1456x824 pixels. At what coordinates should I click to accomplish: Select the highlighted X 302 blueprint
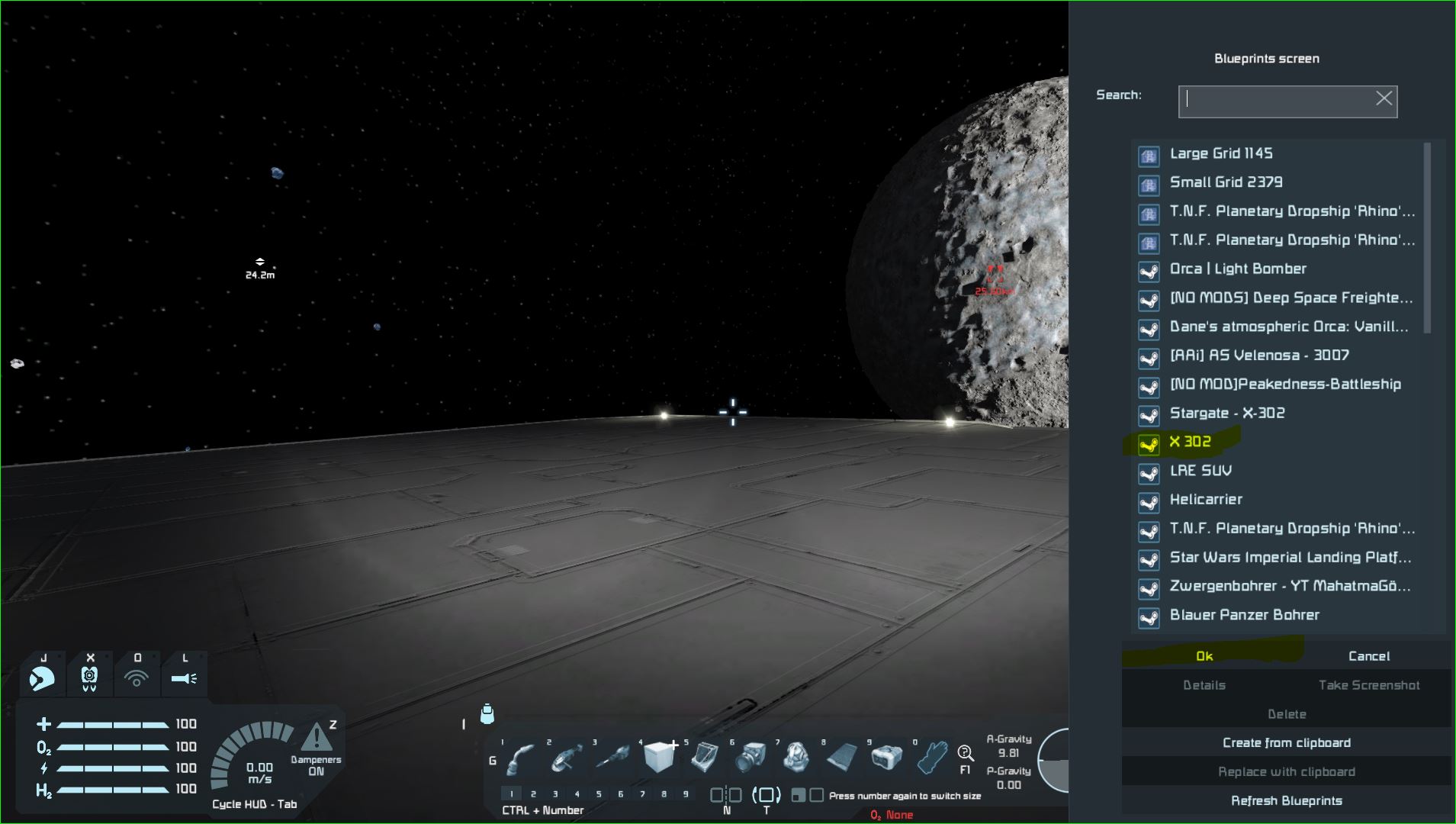click(x=1190, y=442)
